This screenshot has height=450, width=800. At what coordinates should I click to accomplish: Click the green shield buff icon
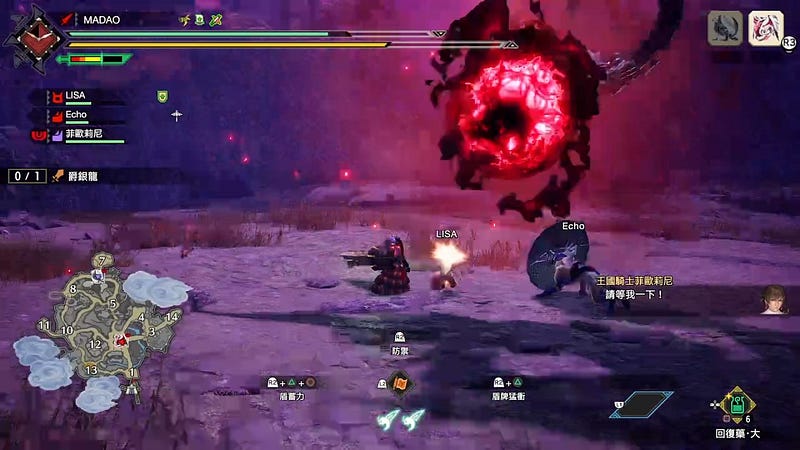pos(161,96)
